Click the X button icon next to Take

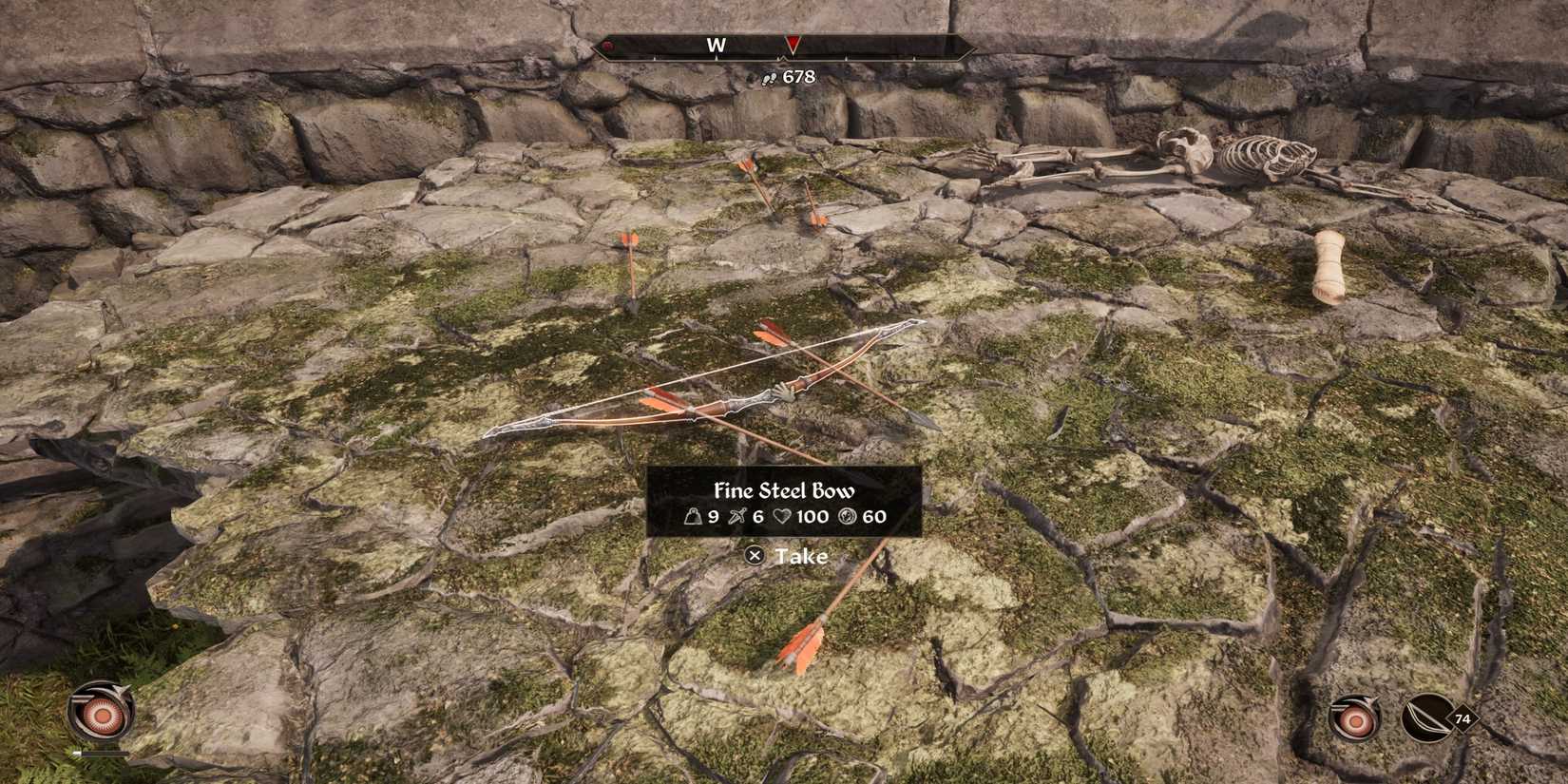755,557
